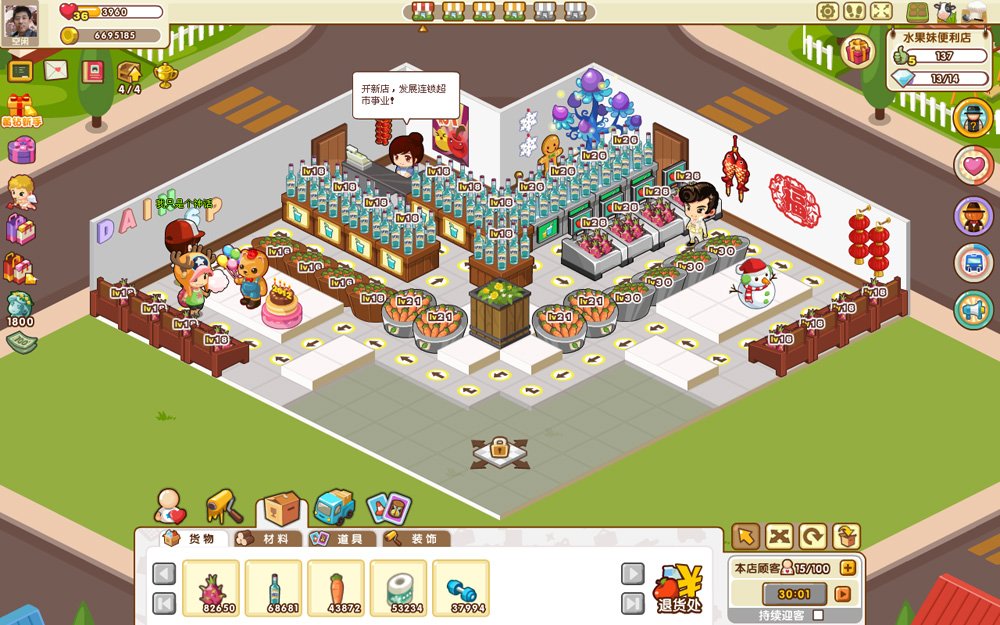Open the settings gear icon
Image resolution: width=1000 pixels, height=625 pixels.
pos(827,11)
